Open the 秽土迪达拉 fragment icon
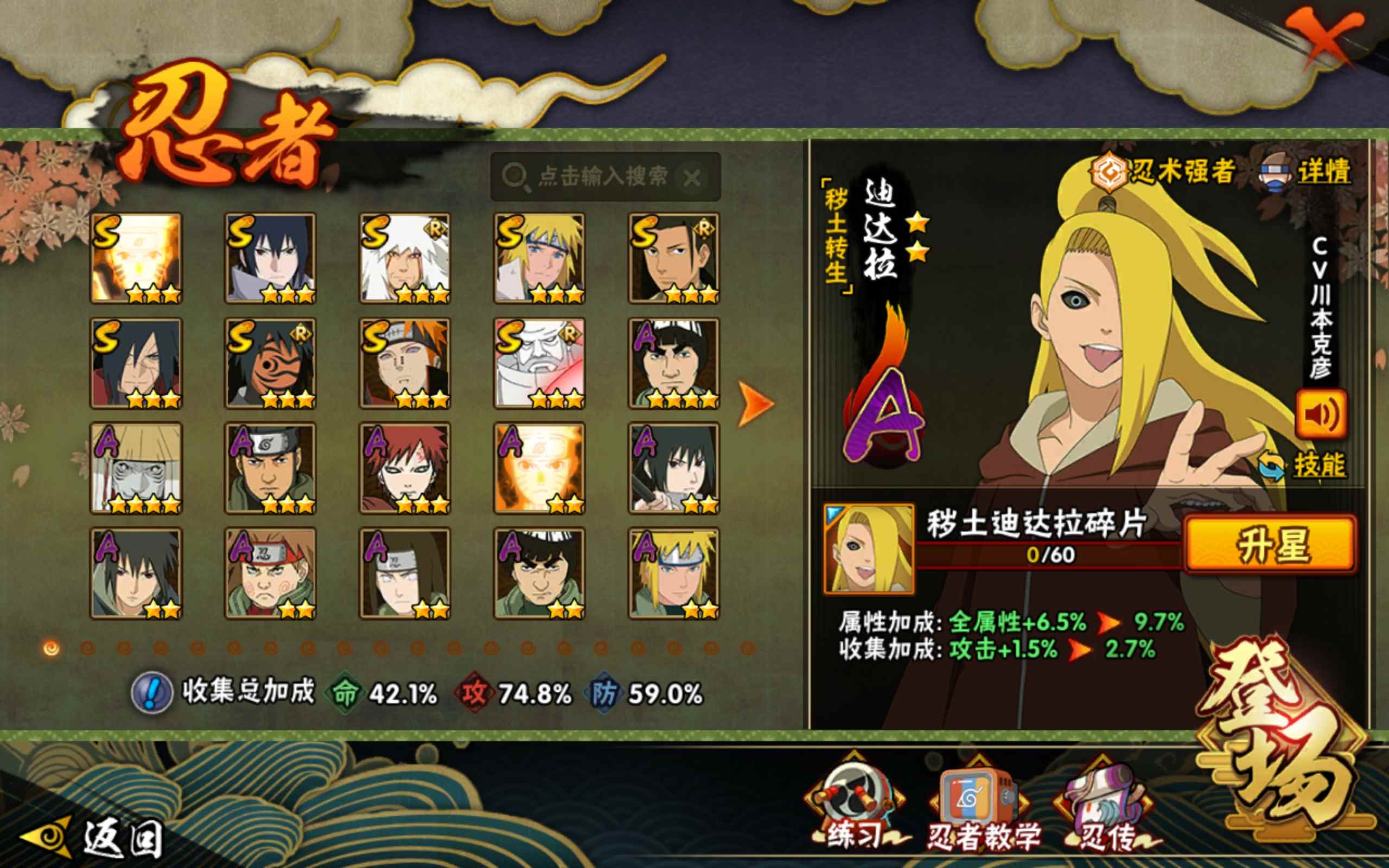Screen dimensions: 1389x868 click(x=869, y=549)
